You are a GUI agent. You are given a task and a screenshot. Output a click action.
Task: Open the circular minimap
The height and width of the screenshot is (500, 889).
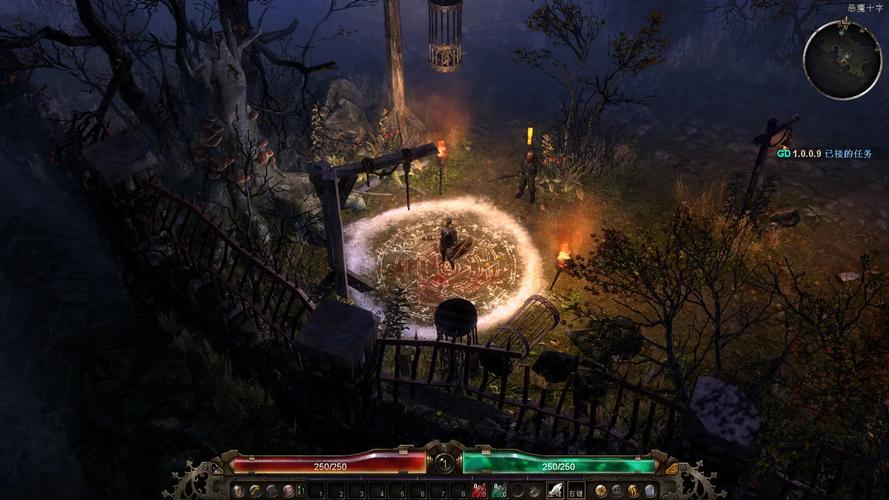click(841, 59)
